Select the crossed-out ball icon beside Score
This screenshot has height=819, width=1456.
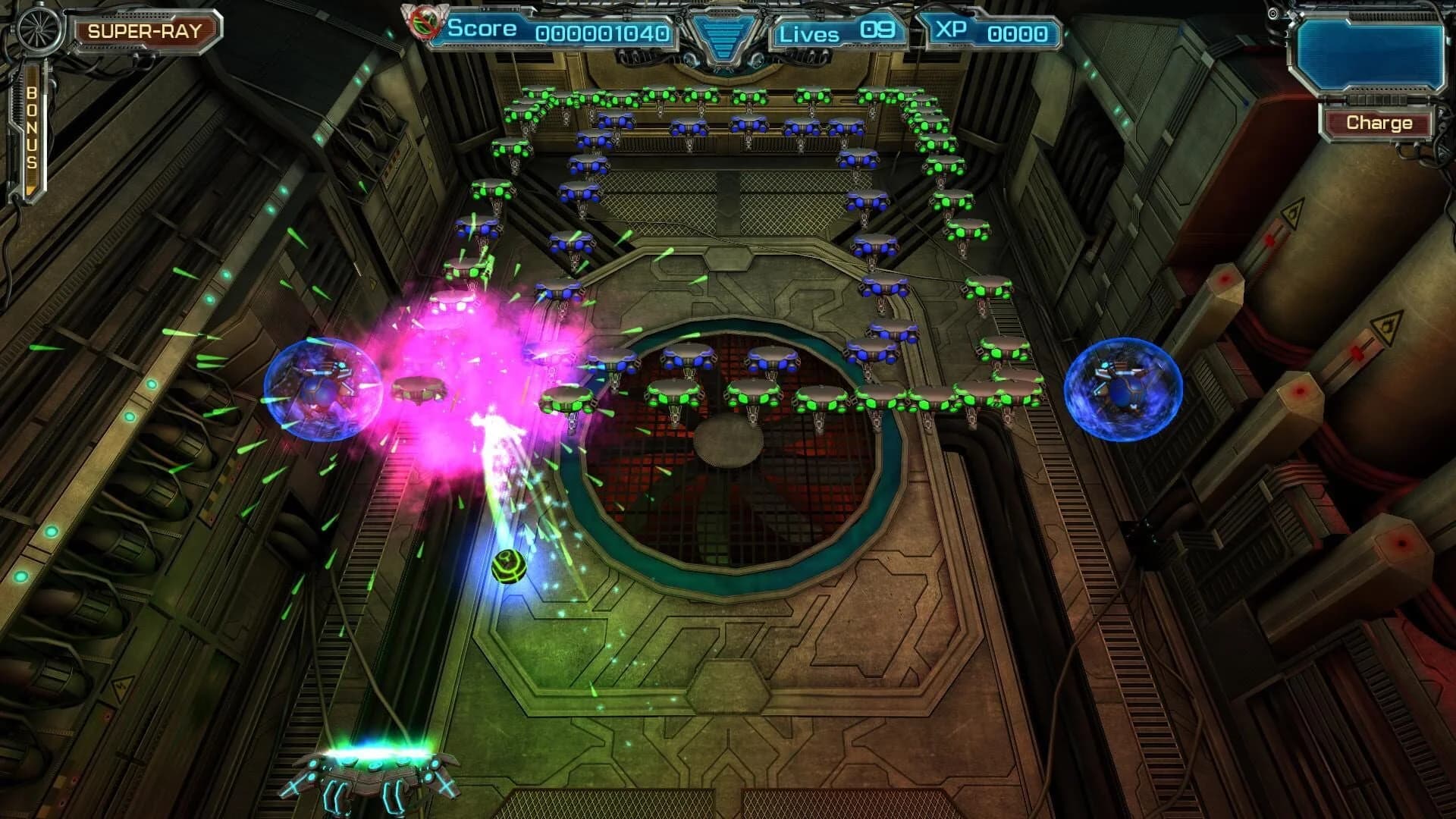tap(424, 23)
